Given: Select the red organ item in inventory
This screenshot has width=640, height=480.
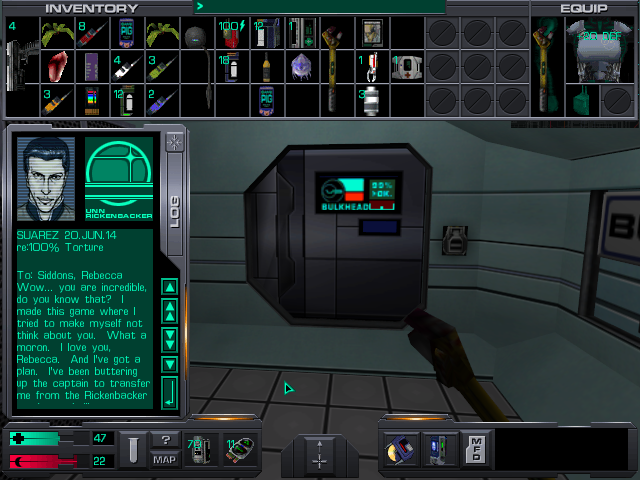Looking at the screenshot, I should 57,67.
